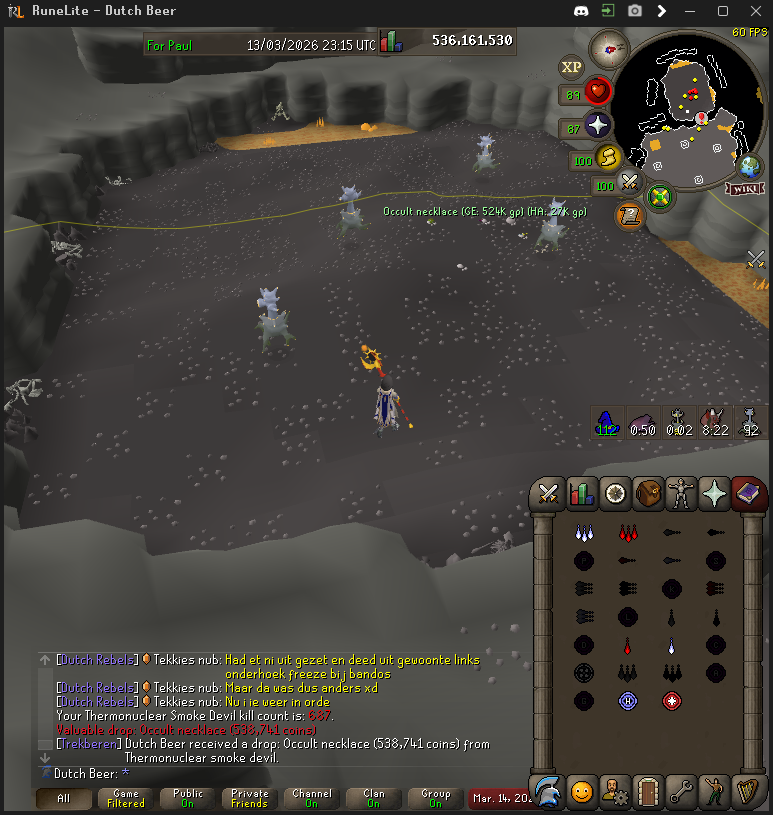773x815 pixels.
Task: Open the Settings wrench tab
Action: coord(682,791)
